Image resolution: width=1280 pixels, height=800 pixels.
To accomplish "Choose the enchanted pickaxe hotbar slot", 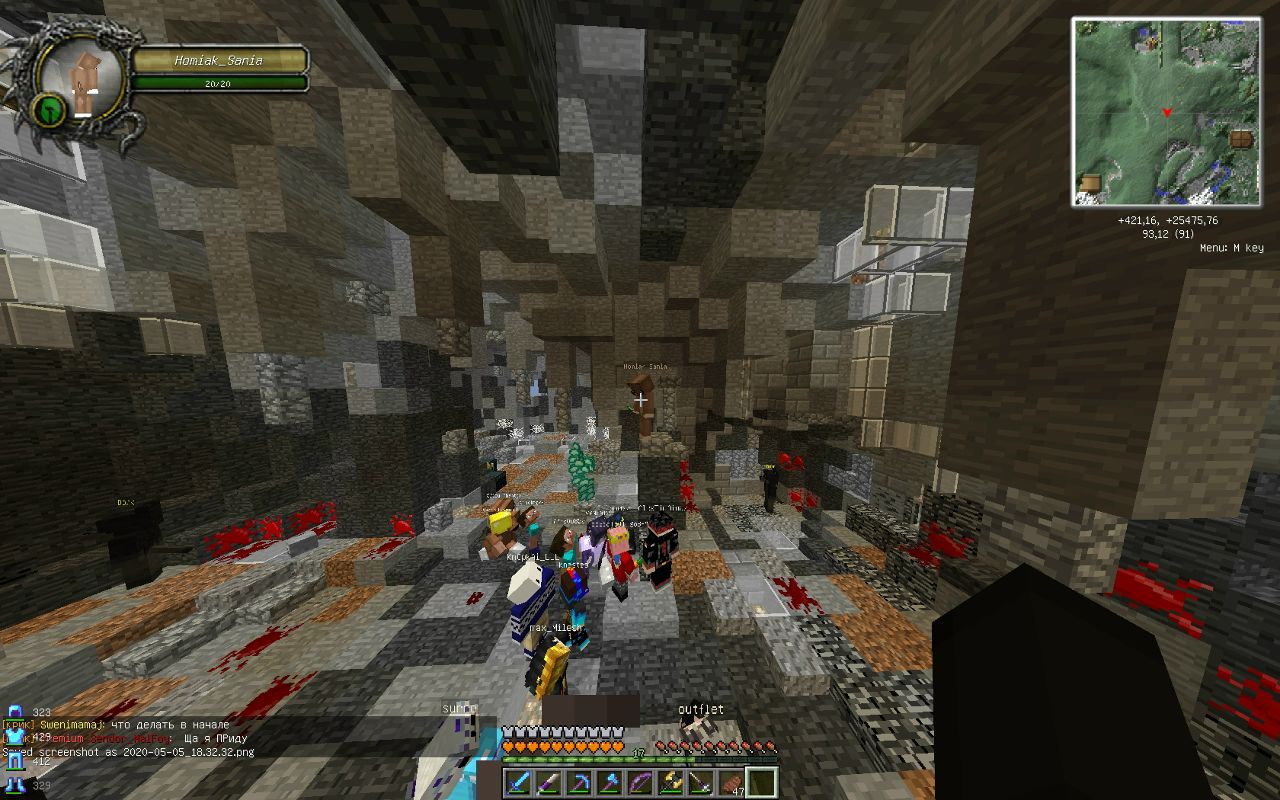I will (577, 782).
